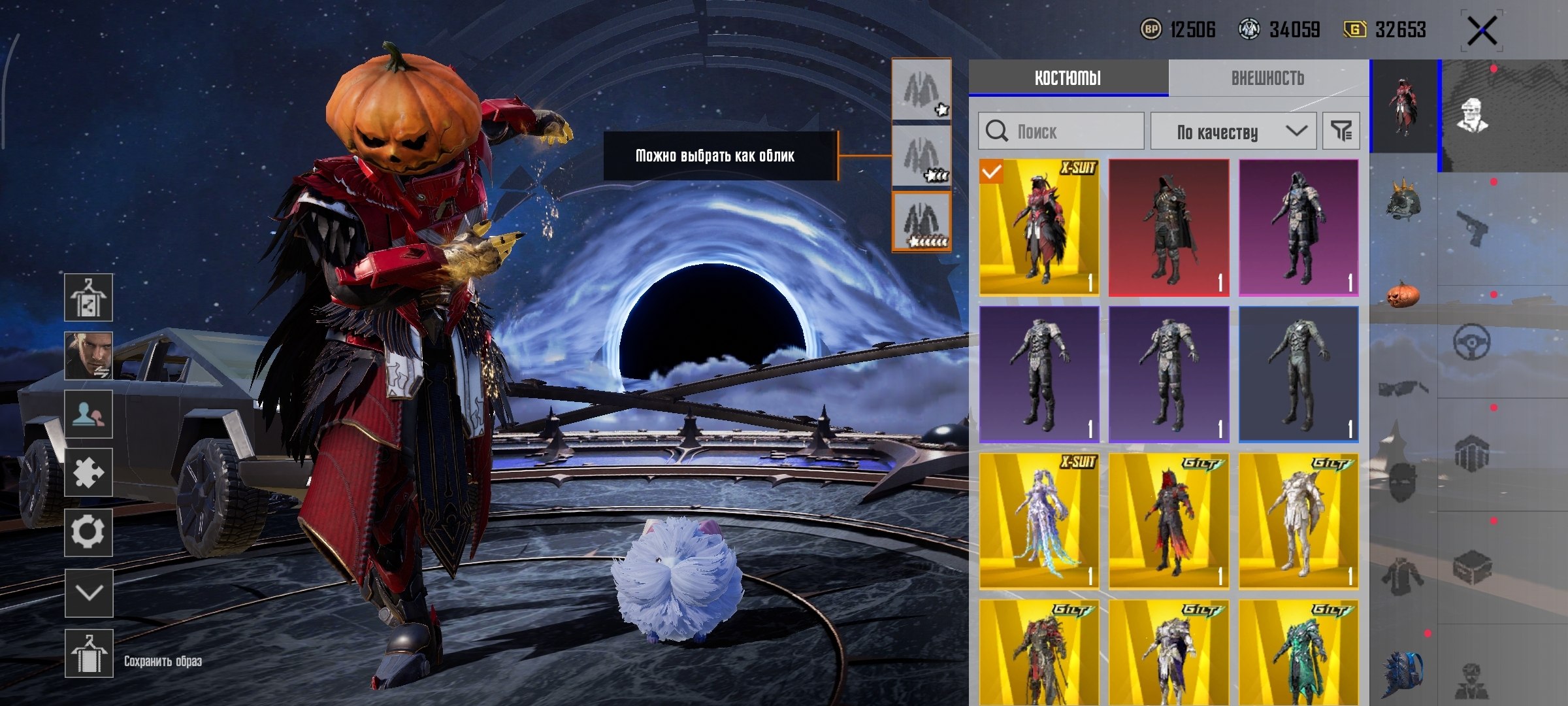Image resolution: width=1568 pixels, height=706 pixels.
Task: Select the silver-white Gilt armor costume
Action: (1298, 521)
